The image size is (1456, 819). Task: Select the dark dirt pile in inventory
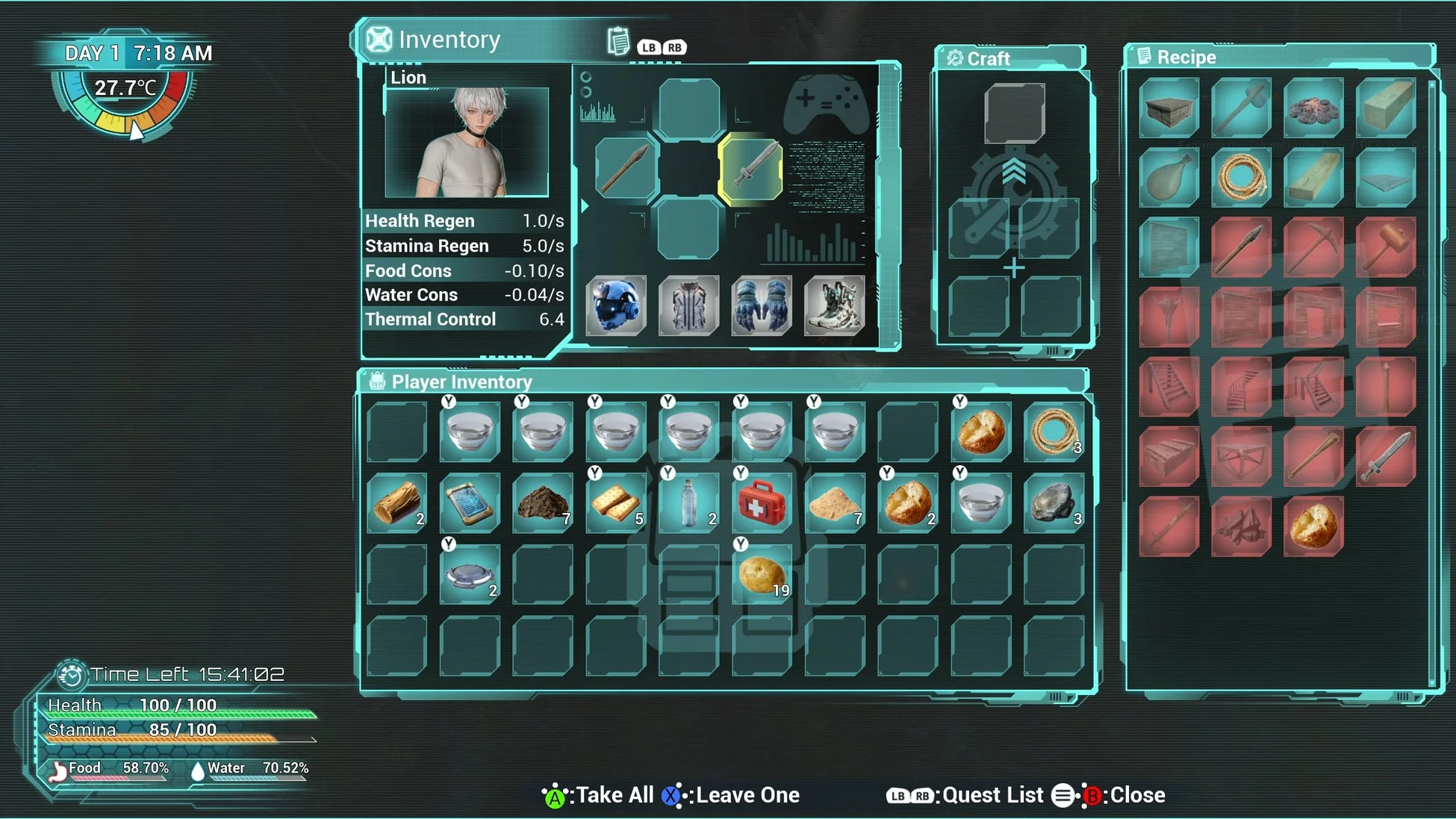pos(543,503)
